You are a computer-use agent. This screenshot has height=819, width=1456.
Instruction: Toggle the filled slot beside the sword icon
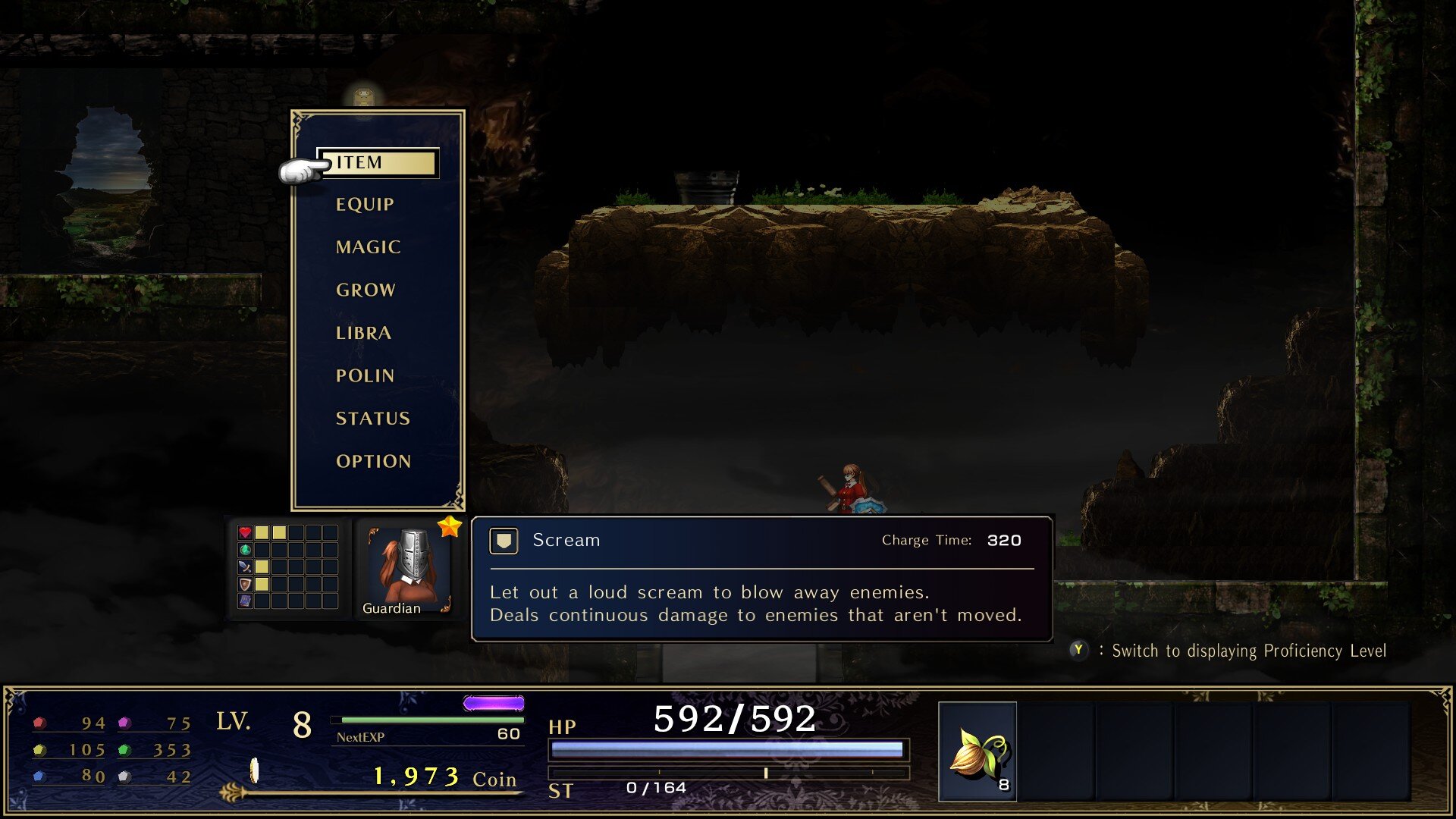262,567
